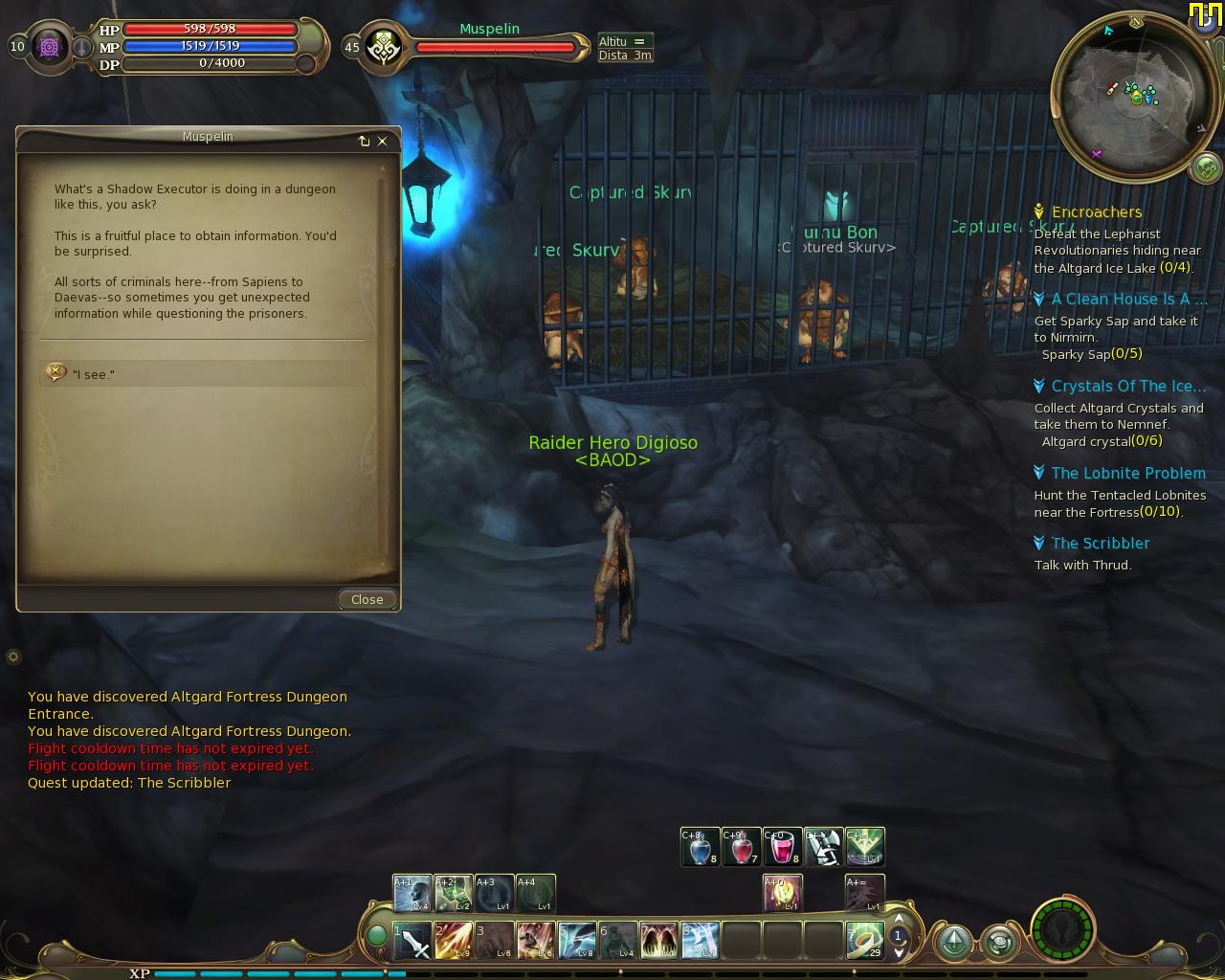
Task: Open the chat settings gear icon
Action: (x=13, y=657)
